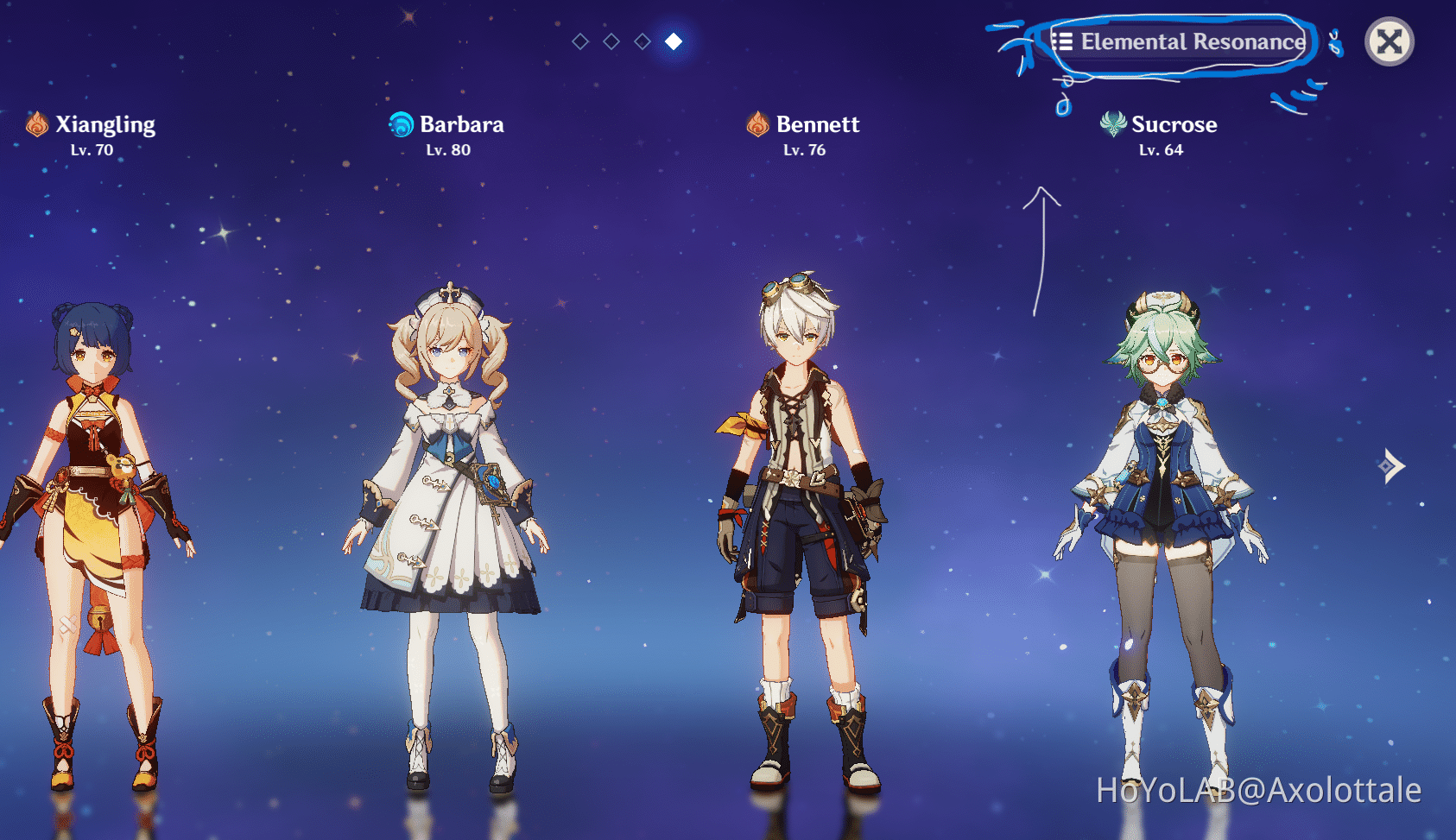Select the first page indicator diamond

tap(579, 40)
